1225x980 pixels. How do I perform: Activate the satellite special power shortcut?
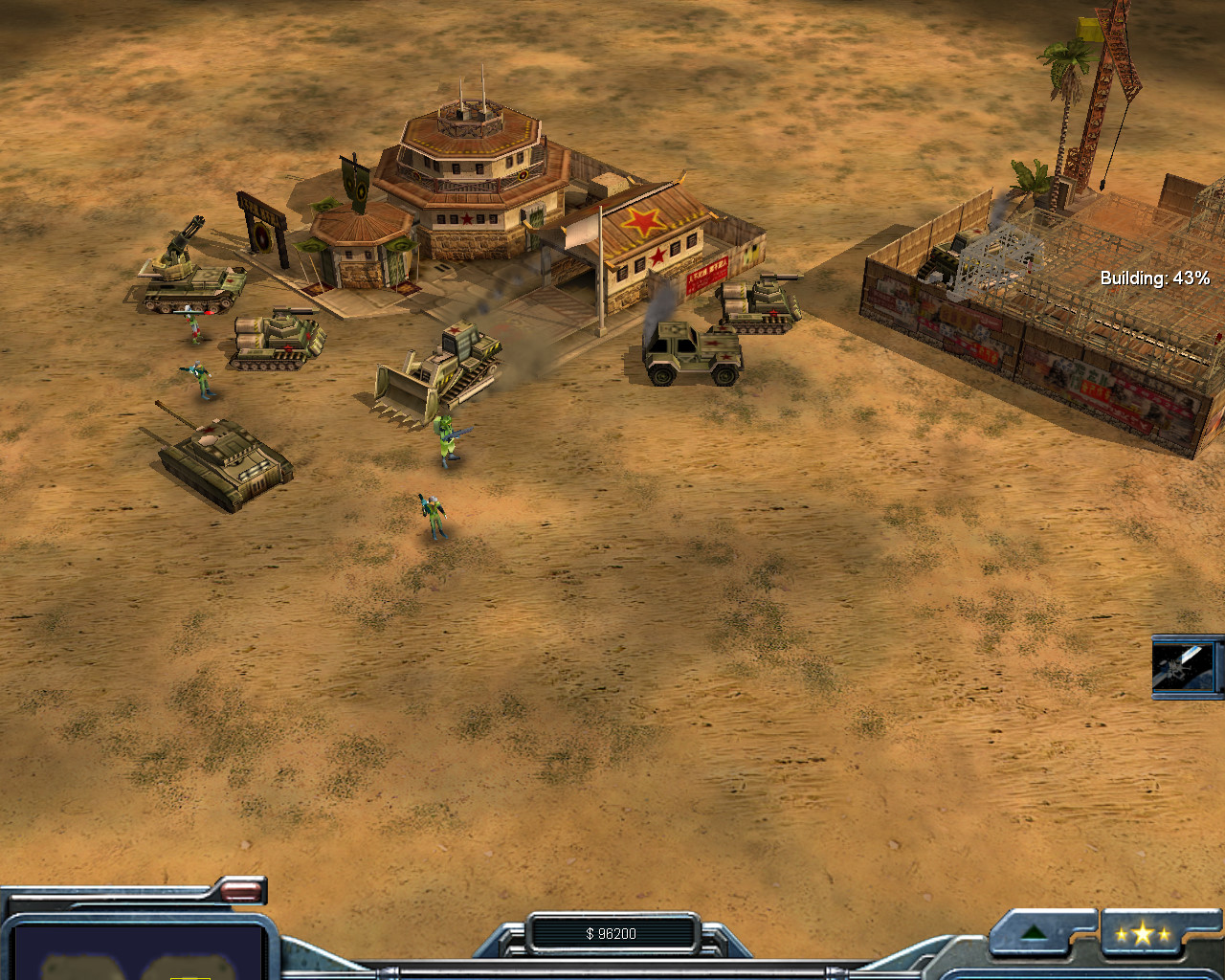(x=1184, y=667)
